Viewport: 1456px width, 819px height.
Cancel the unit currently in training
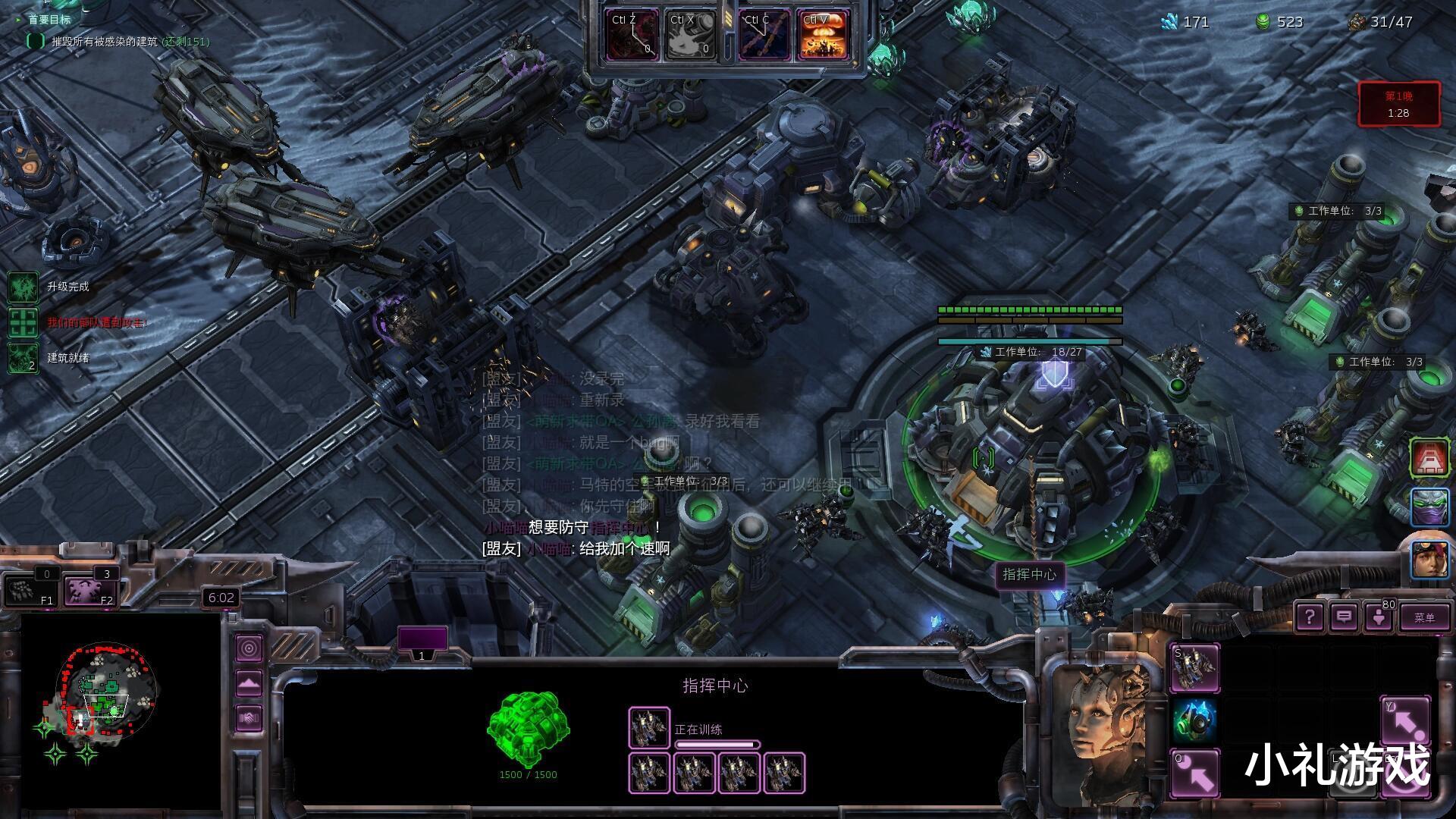(x=649, y=728)
